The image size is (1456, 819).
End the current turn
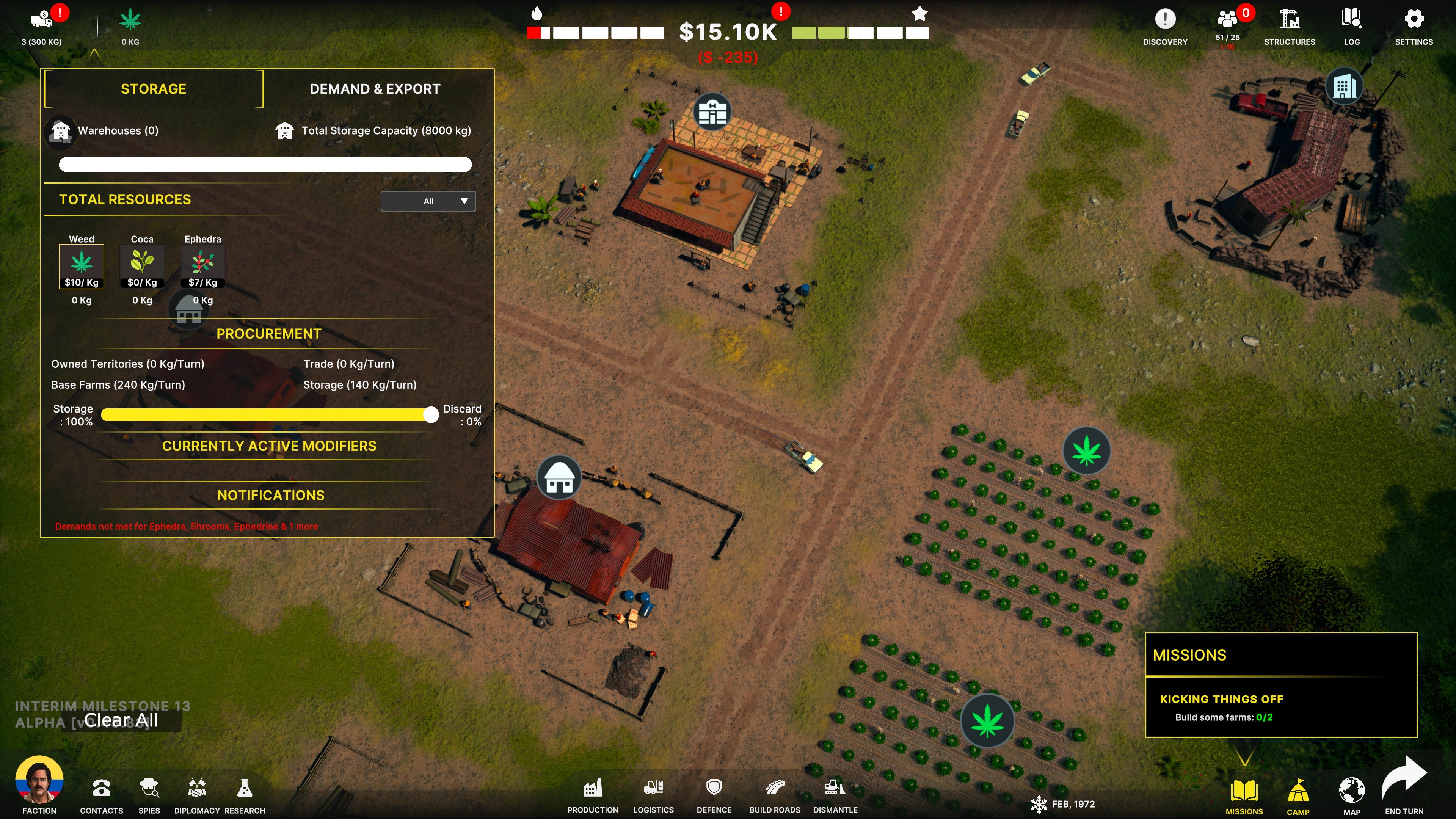[x=1404, y=786]
